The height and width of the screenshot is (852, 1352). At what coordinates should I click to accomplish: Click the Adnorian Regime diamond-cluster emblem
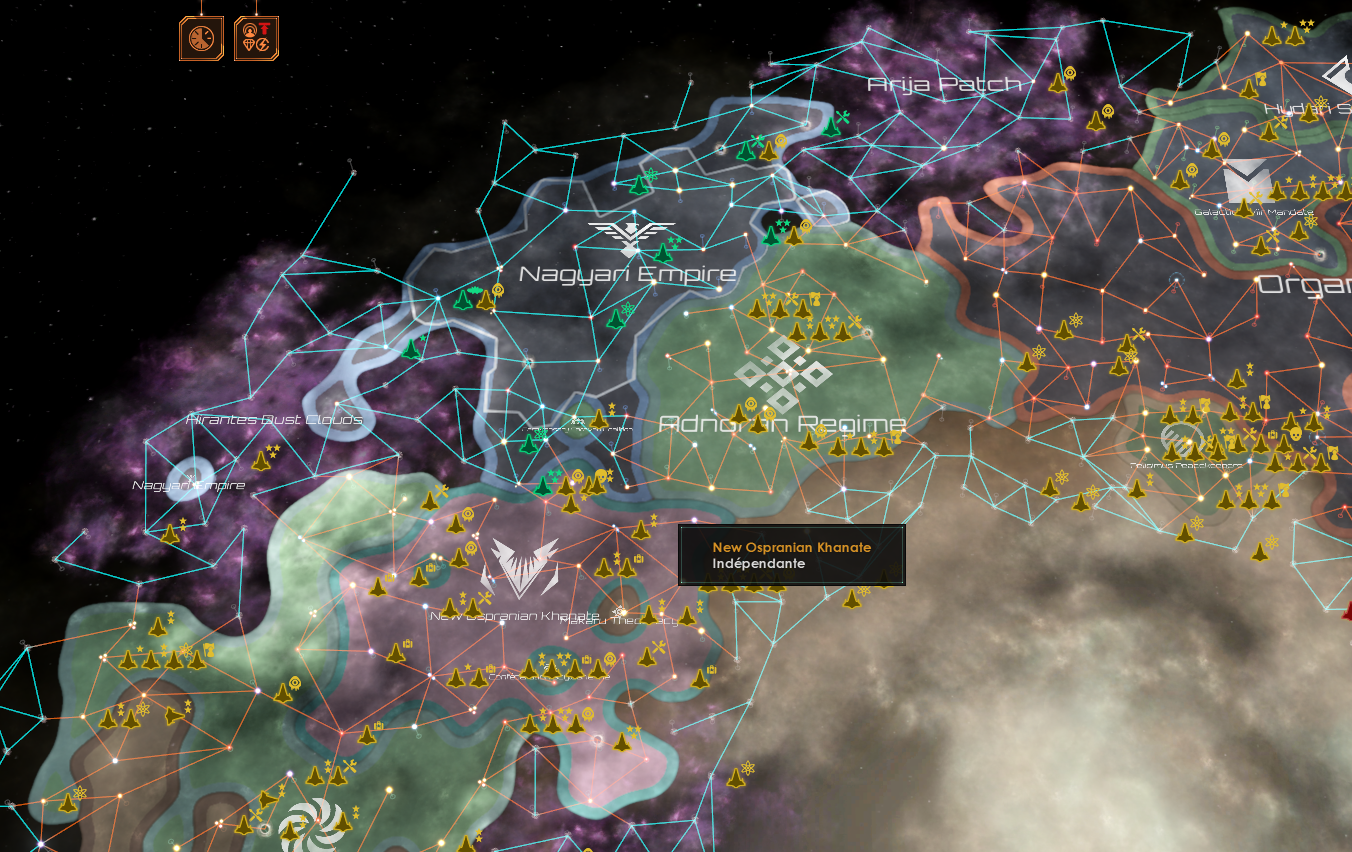(x=784, y=371)
